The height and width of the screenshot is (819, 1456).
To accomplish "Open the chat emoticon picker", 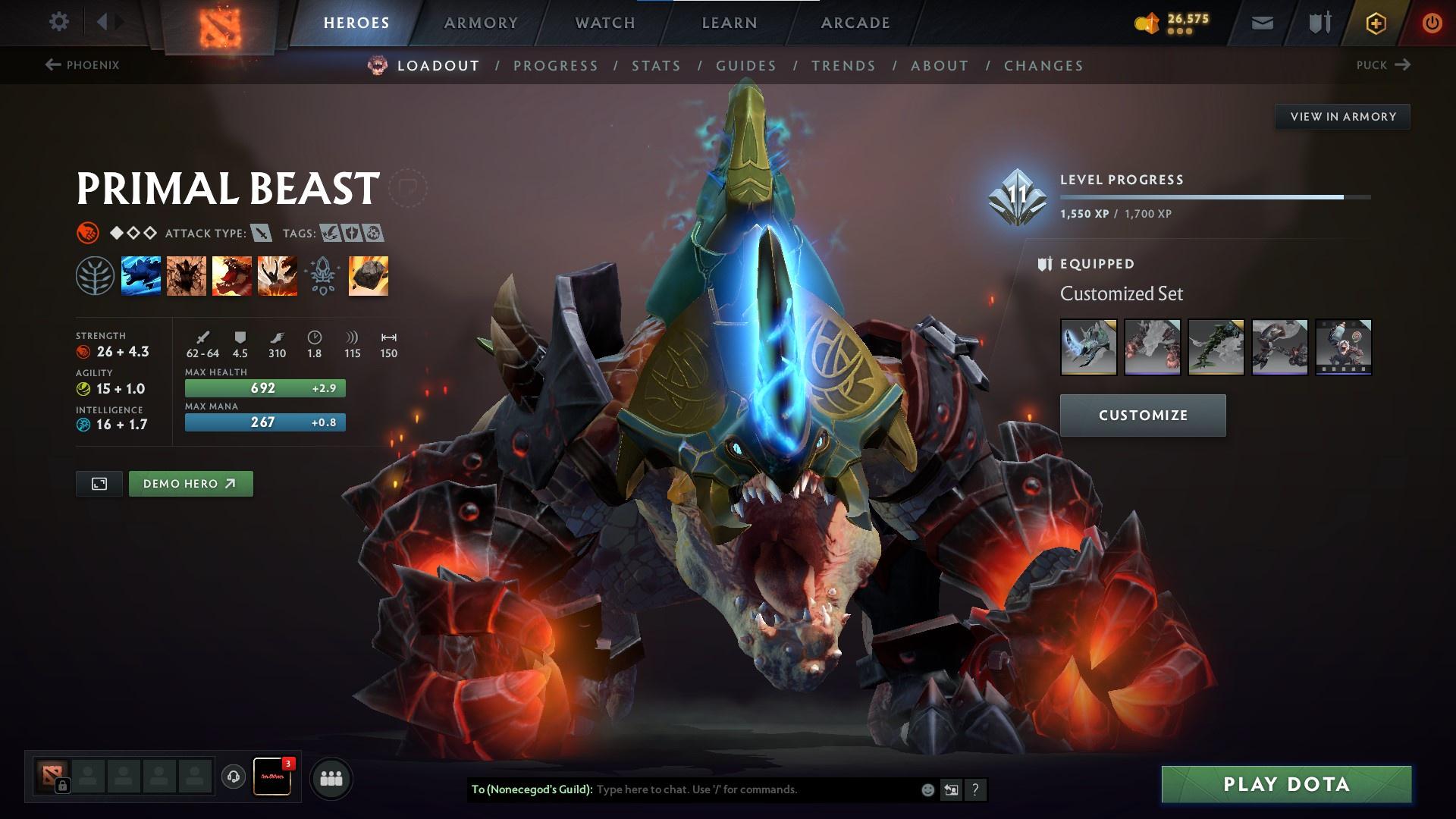I will click(927, 789).
